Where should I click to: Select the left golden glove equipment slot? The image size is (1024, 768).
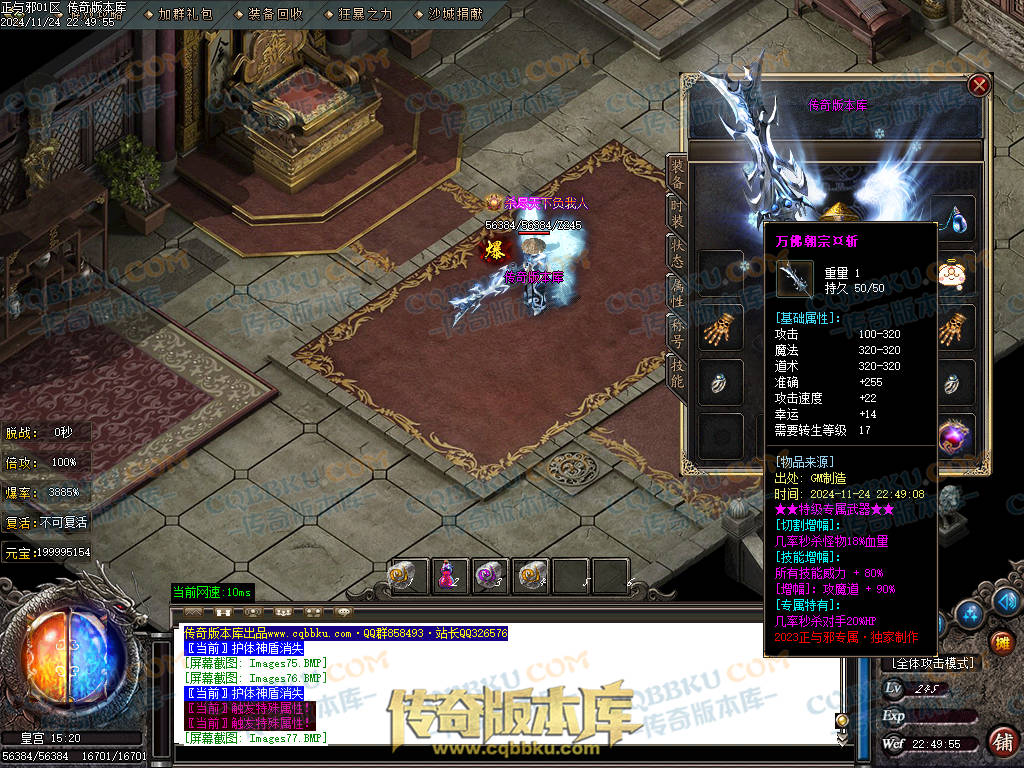pos(720,327)
